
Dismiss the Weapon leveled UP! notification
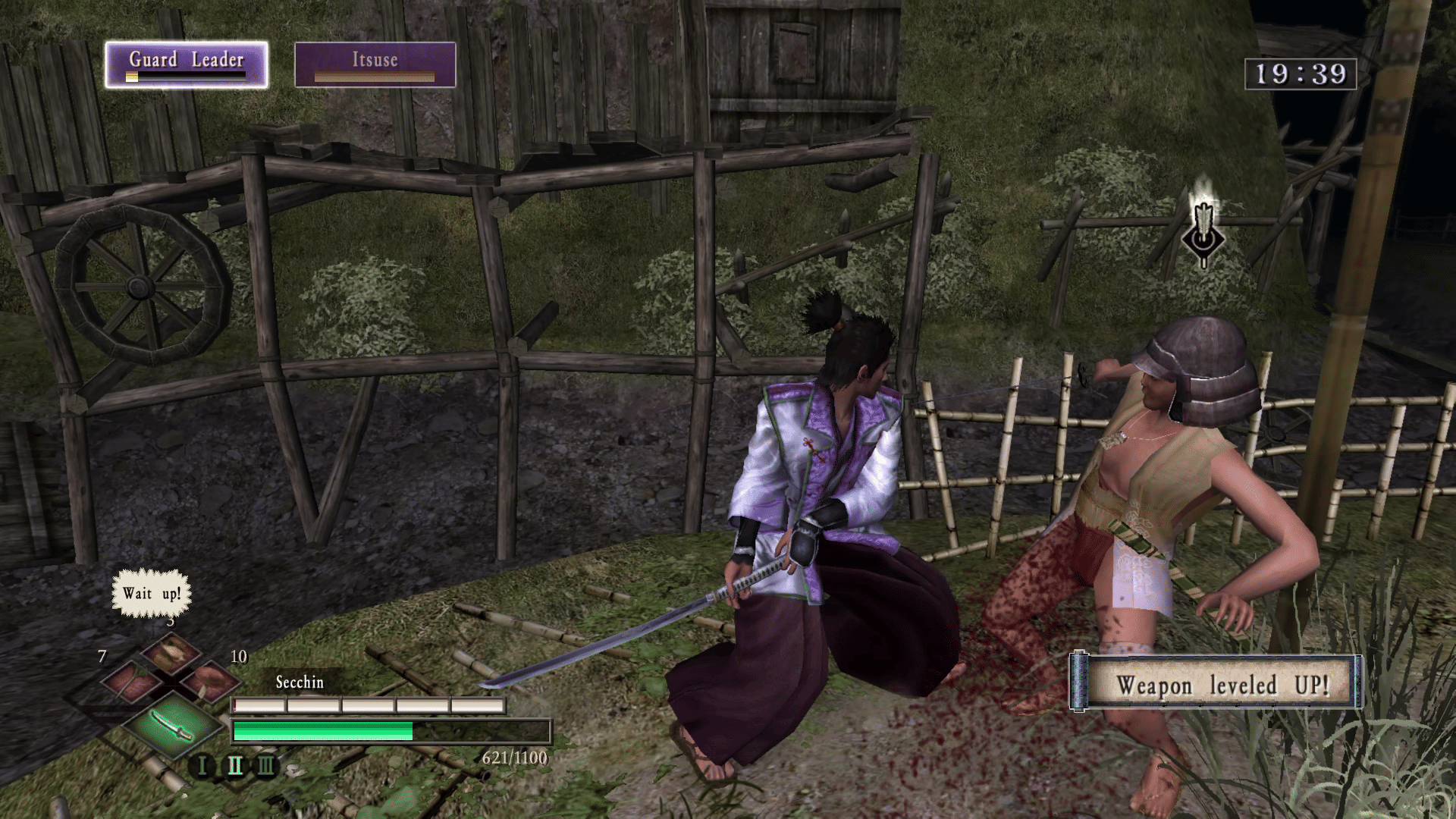click(1216, 684)
